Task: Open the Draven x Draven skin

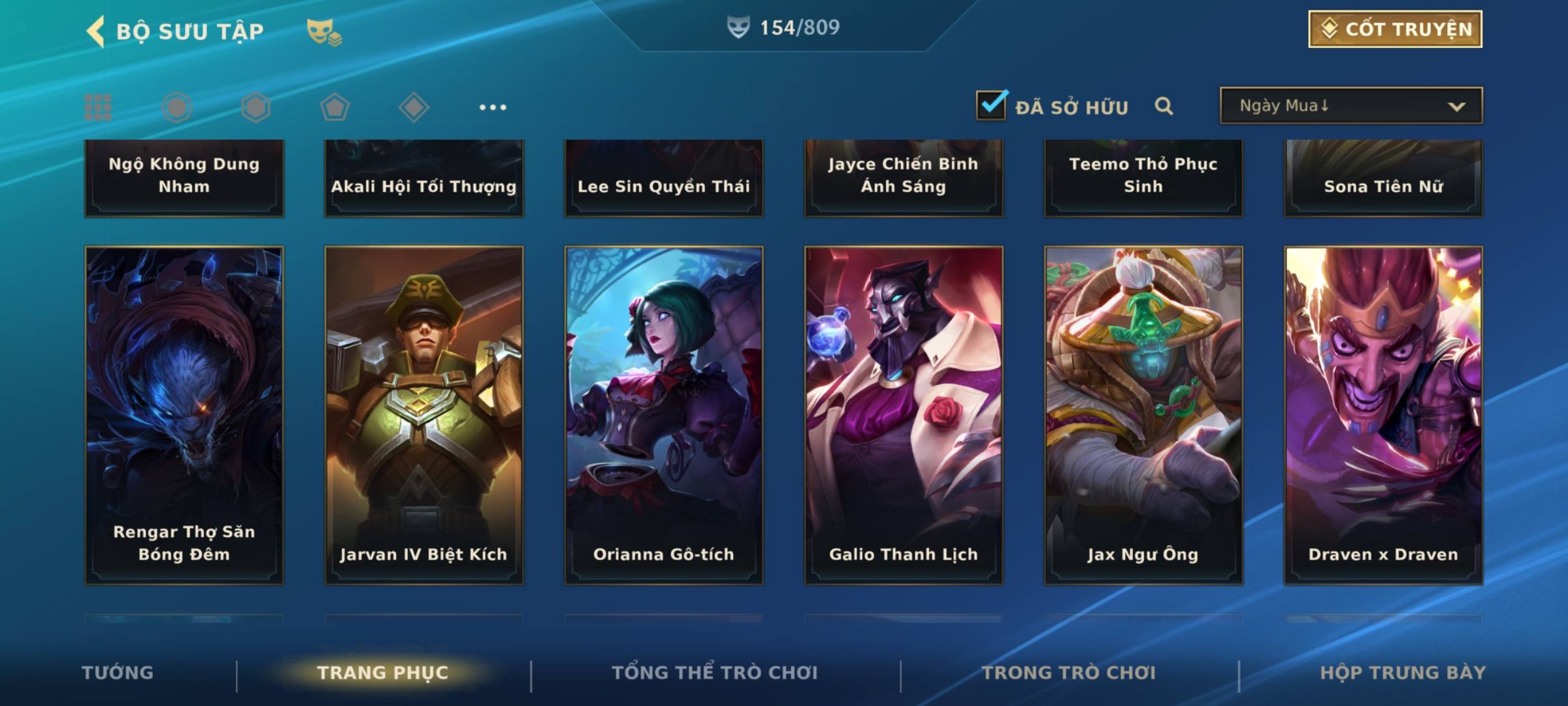Action: 1383,415
